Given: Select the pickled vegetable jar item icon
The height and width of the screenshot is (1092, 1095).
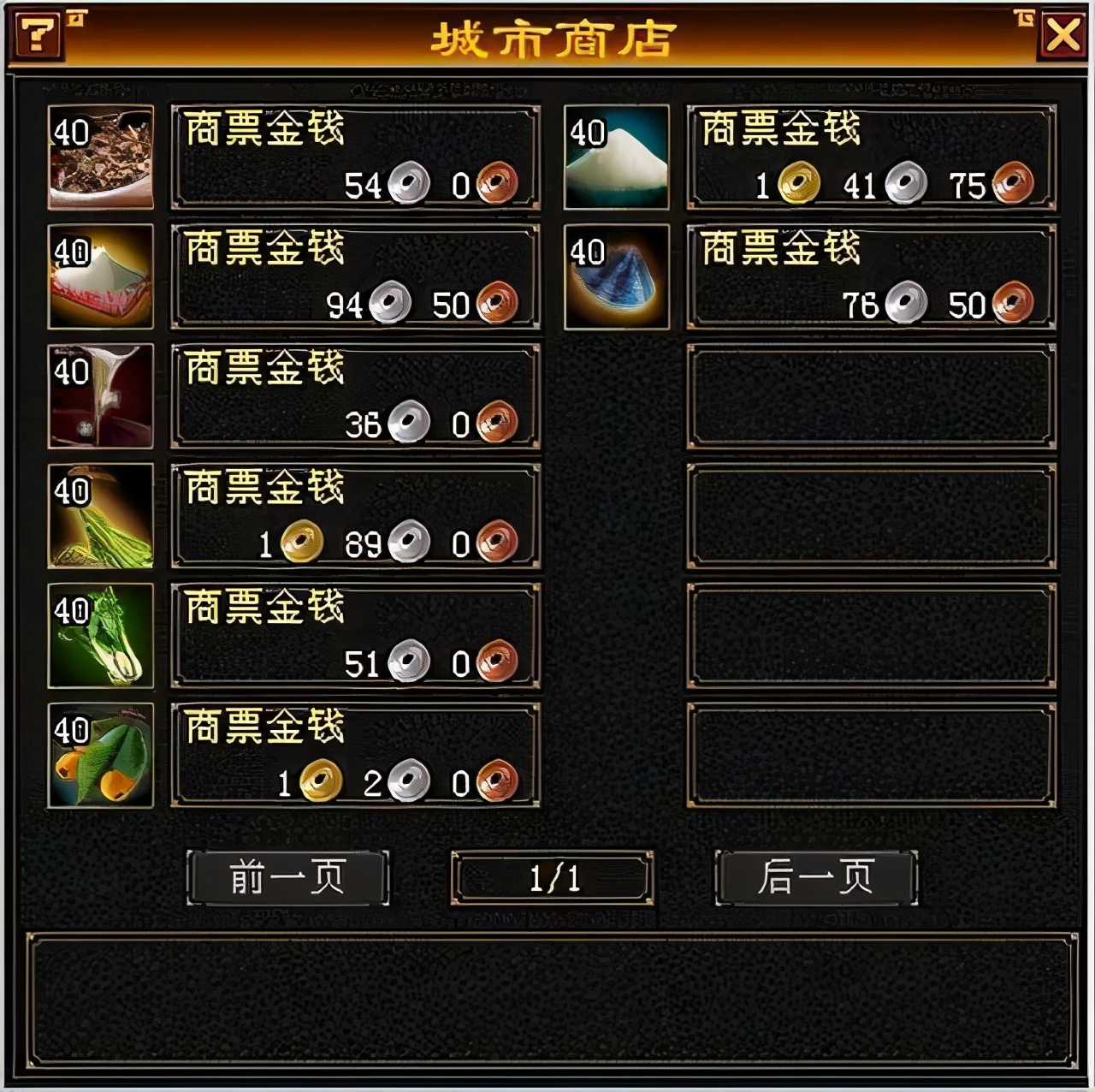Looking at the screenshot, I should click(101, 515).
